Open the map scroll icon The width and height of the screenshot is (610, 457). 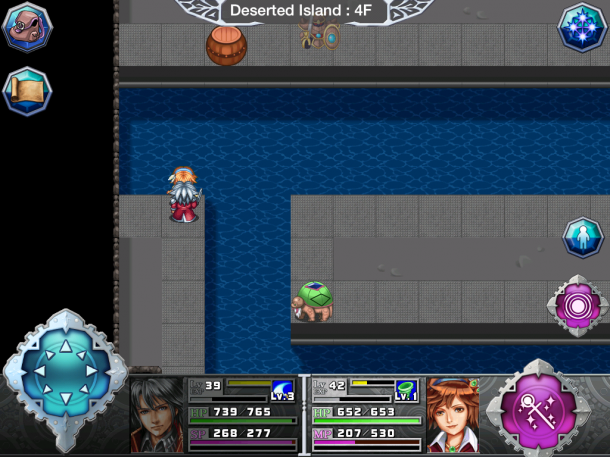pos(27,91)
